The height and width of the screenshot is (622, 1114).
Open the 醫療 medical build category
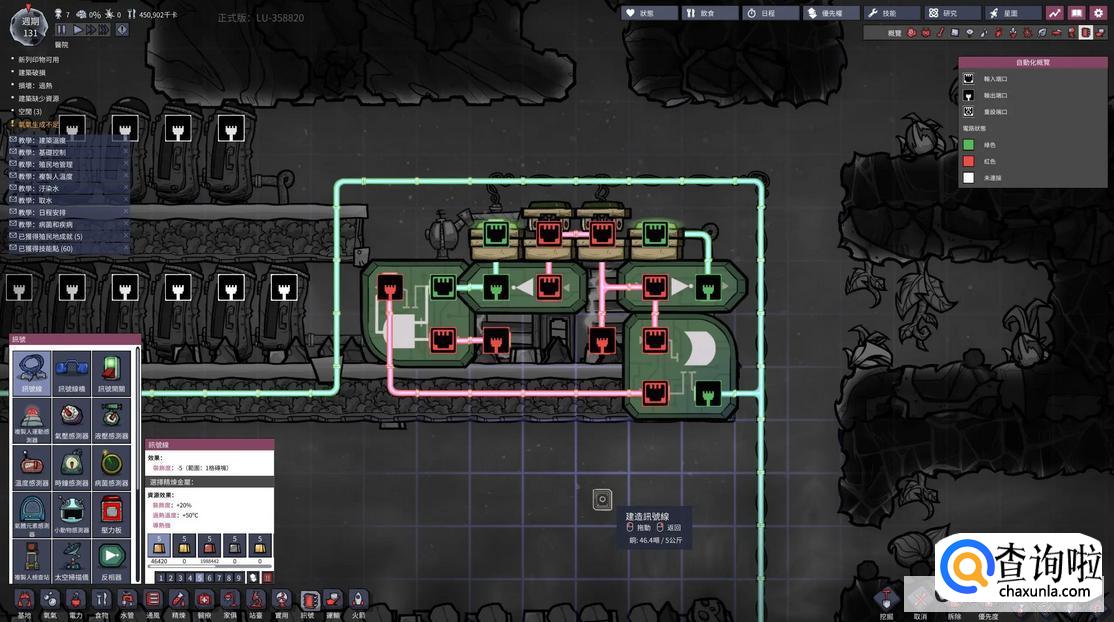click(205, 600)
